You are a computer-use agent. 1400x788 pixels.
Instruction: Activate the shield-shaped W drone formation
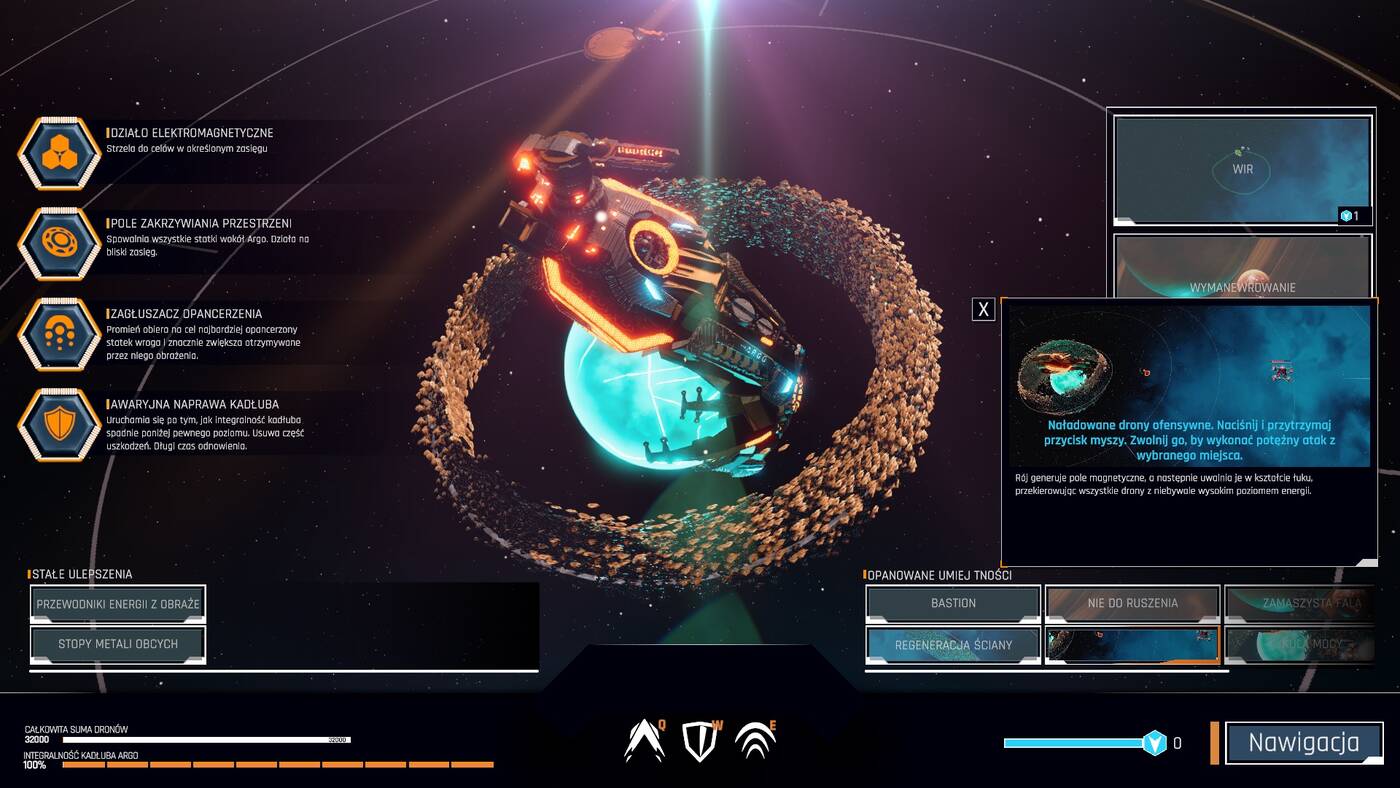(699, 741)
